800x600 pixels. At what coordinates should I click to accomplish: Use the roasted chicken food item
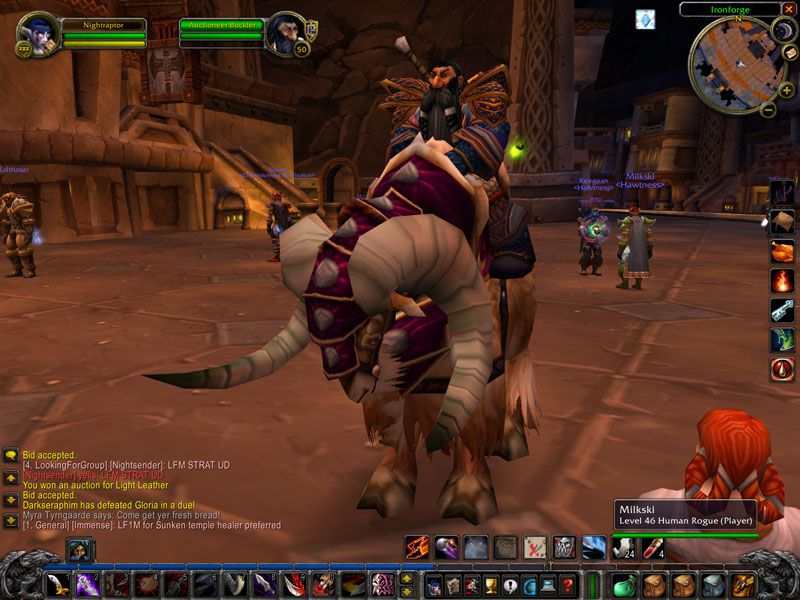point(782,250)
